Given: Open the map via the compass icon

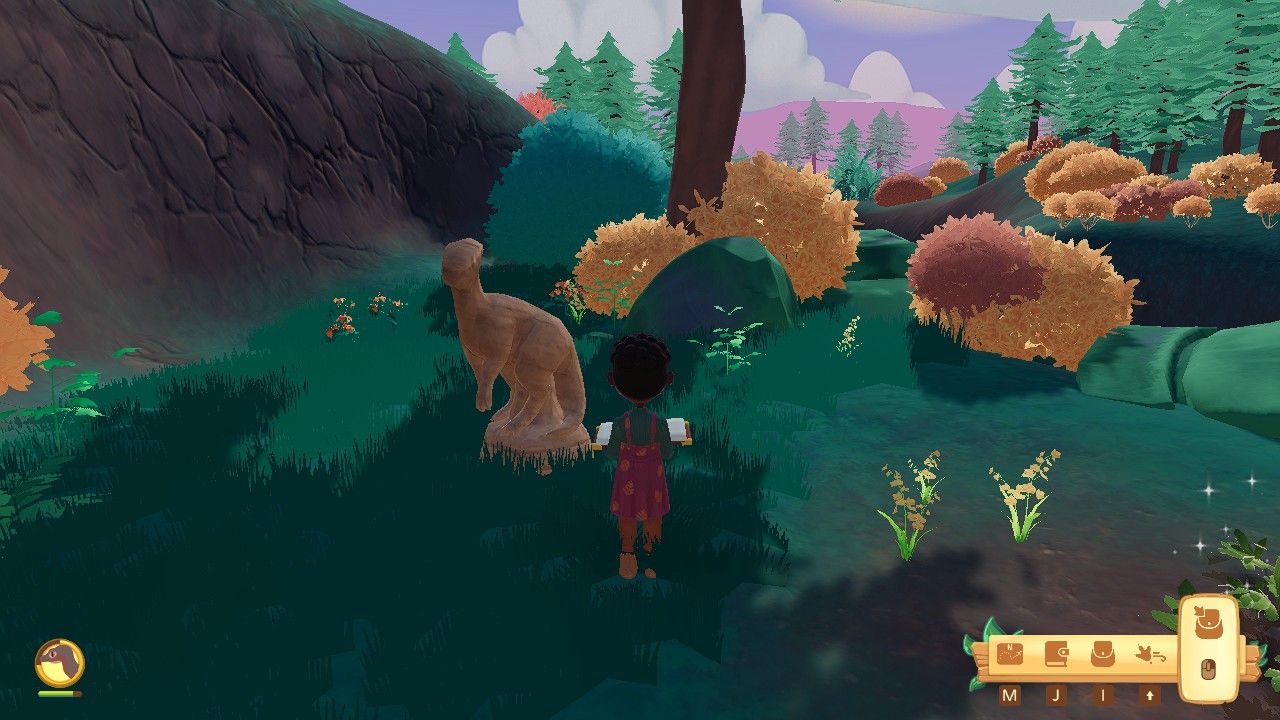Looking at the screenshot, I should pyautogui.click(x=1010, y=653).
